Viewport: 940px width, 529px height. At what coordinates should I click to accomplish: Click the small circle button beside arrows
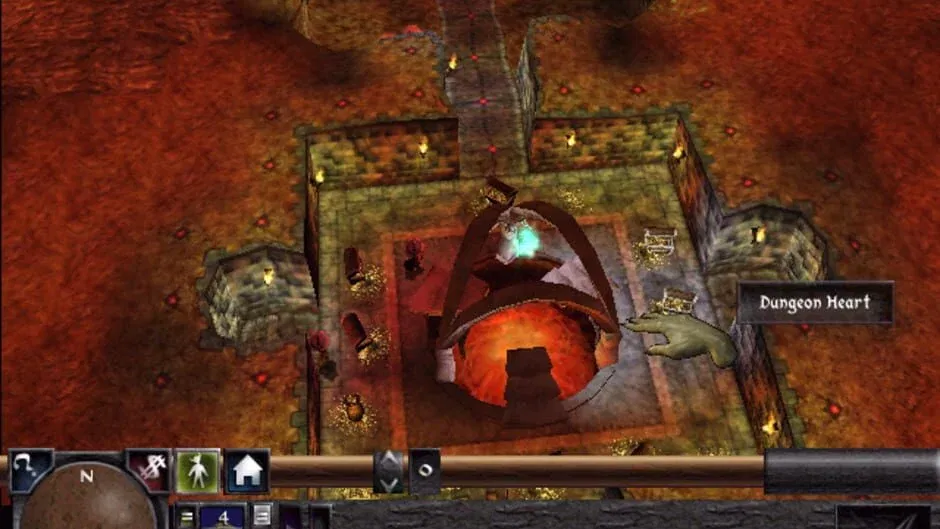(424, 471)
